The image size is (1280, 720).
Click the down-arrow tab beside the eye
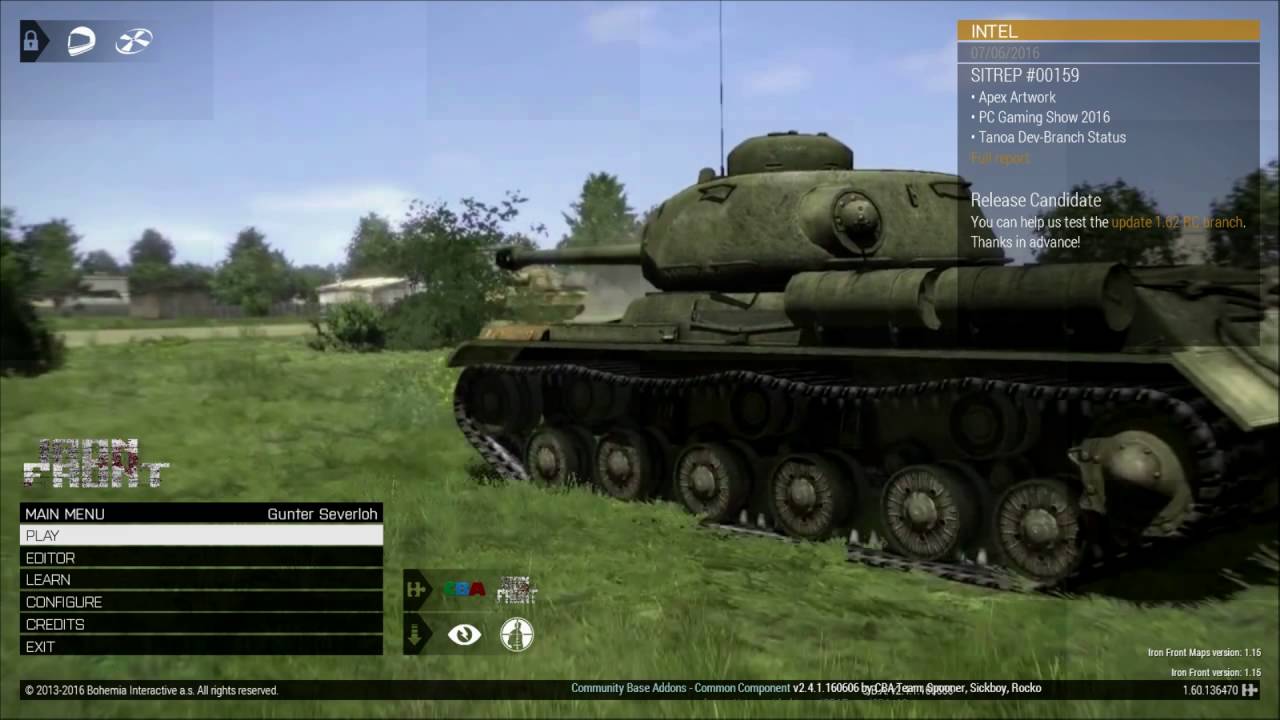click(x=415, y=635)
